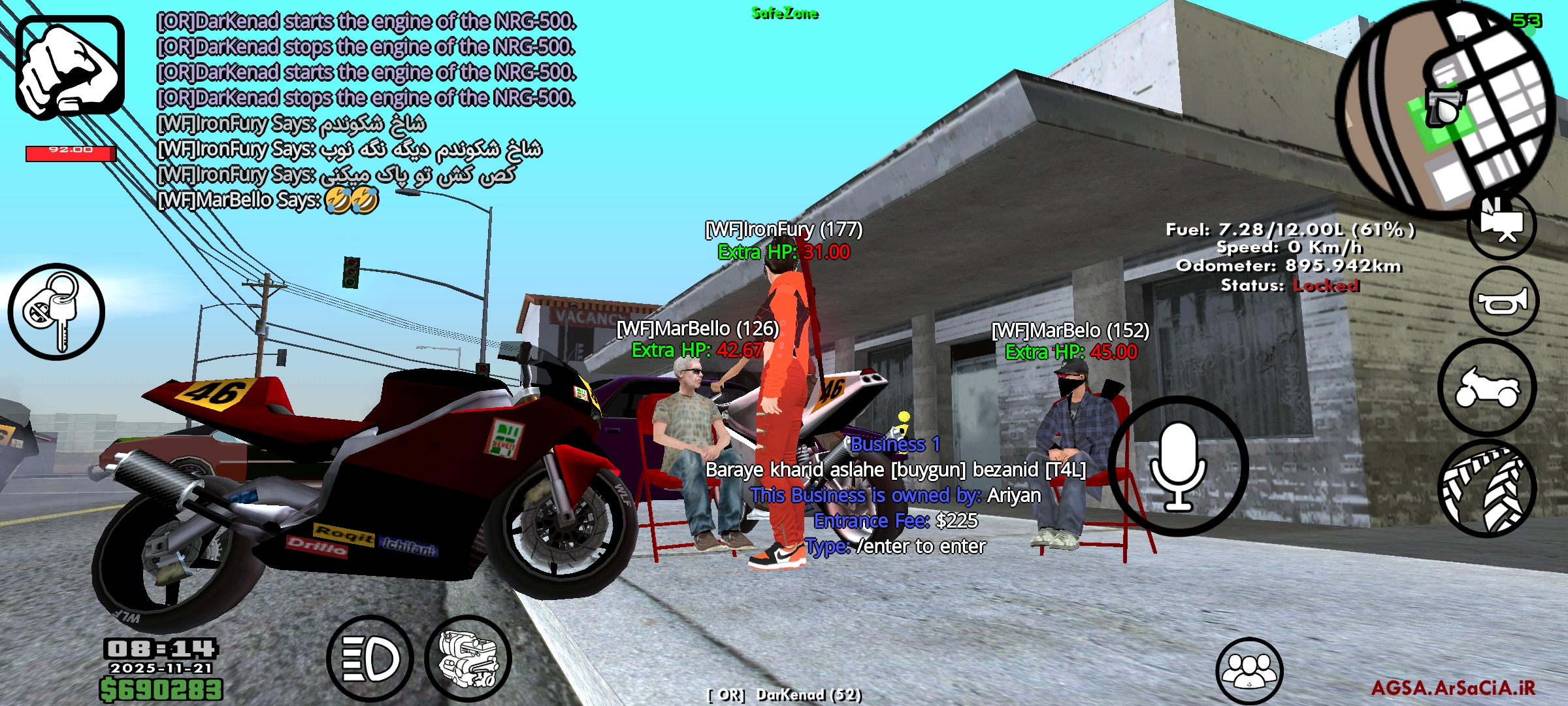Click the red health bar
The image size is (1568, 706).
pos(72,152)
